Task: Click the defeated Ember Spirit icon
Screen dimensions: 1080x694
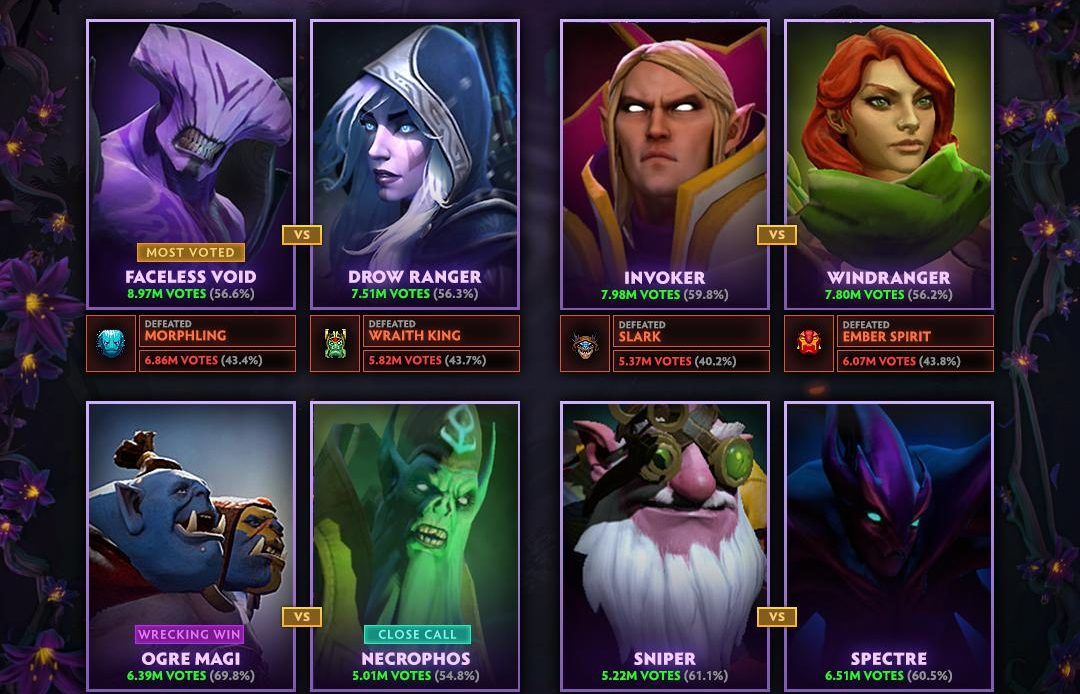Action: 809,344
